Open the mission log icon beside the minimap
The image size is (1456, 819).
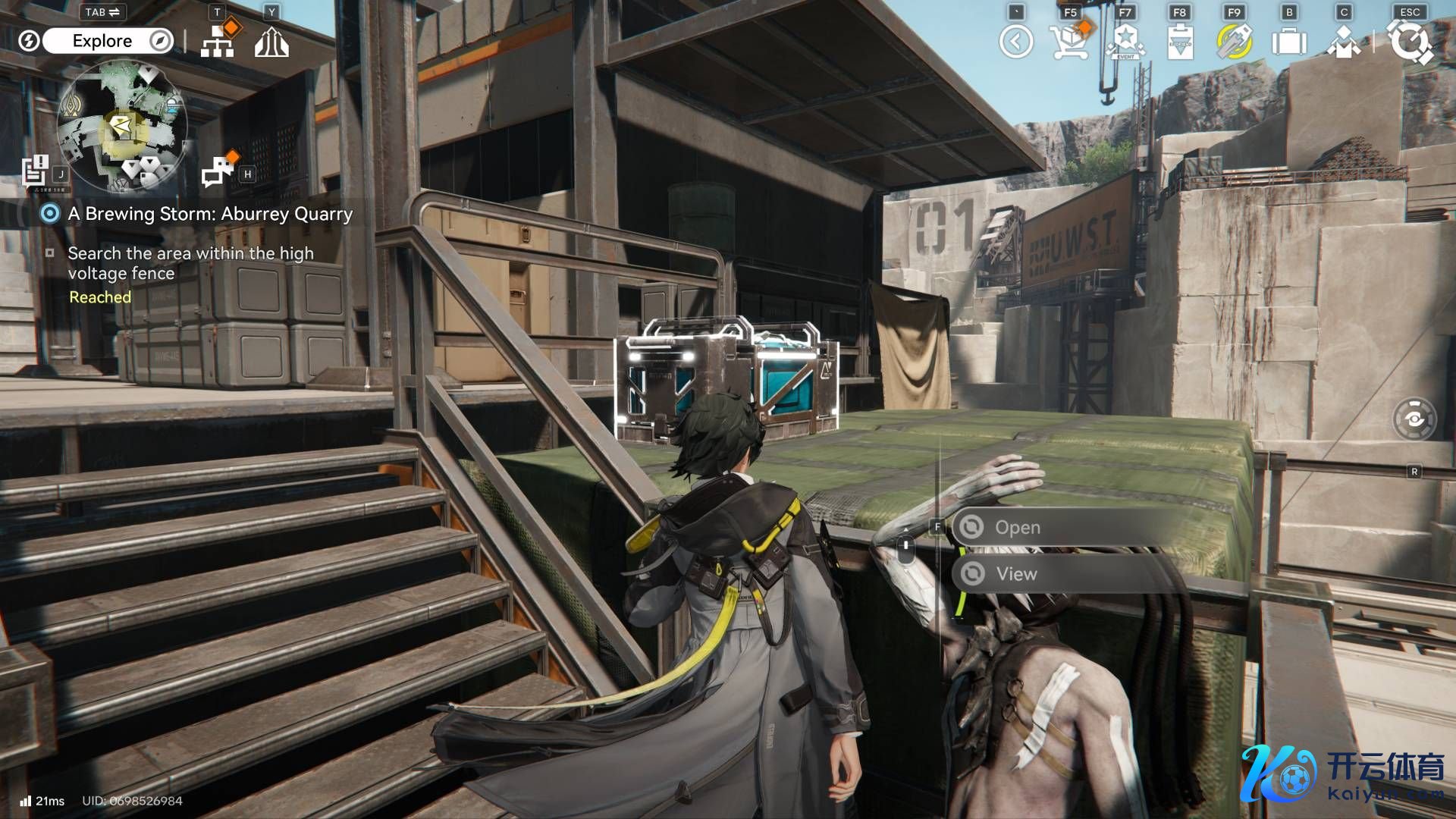(x=36, y=171)
